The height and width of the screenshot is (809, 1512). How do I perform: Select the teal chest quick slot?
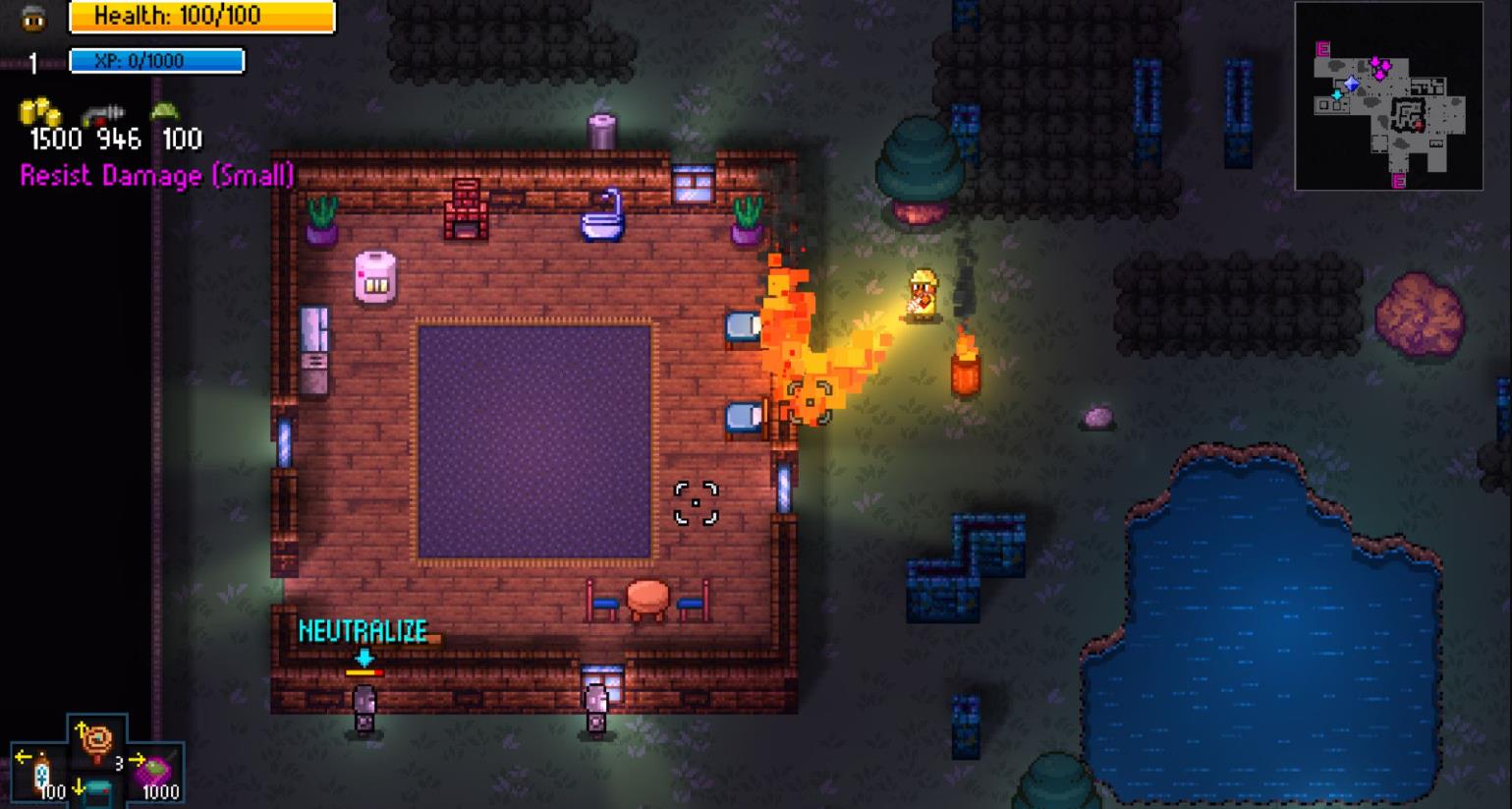click(x=96, y=791)
